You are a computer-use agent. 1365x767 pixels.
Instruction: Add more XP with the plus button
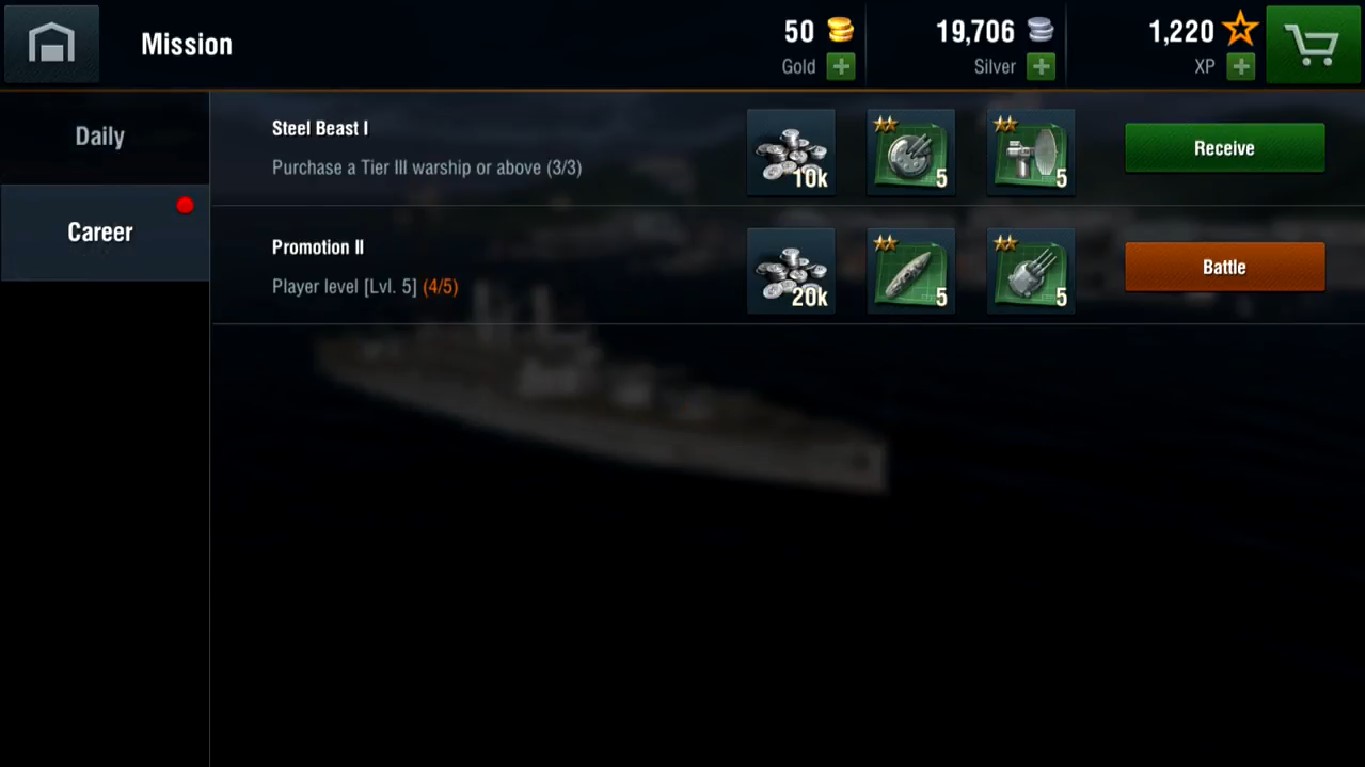coord(1240,67)
